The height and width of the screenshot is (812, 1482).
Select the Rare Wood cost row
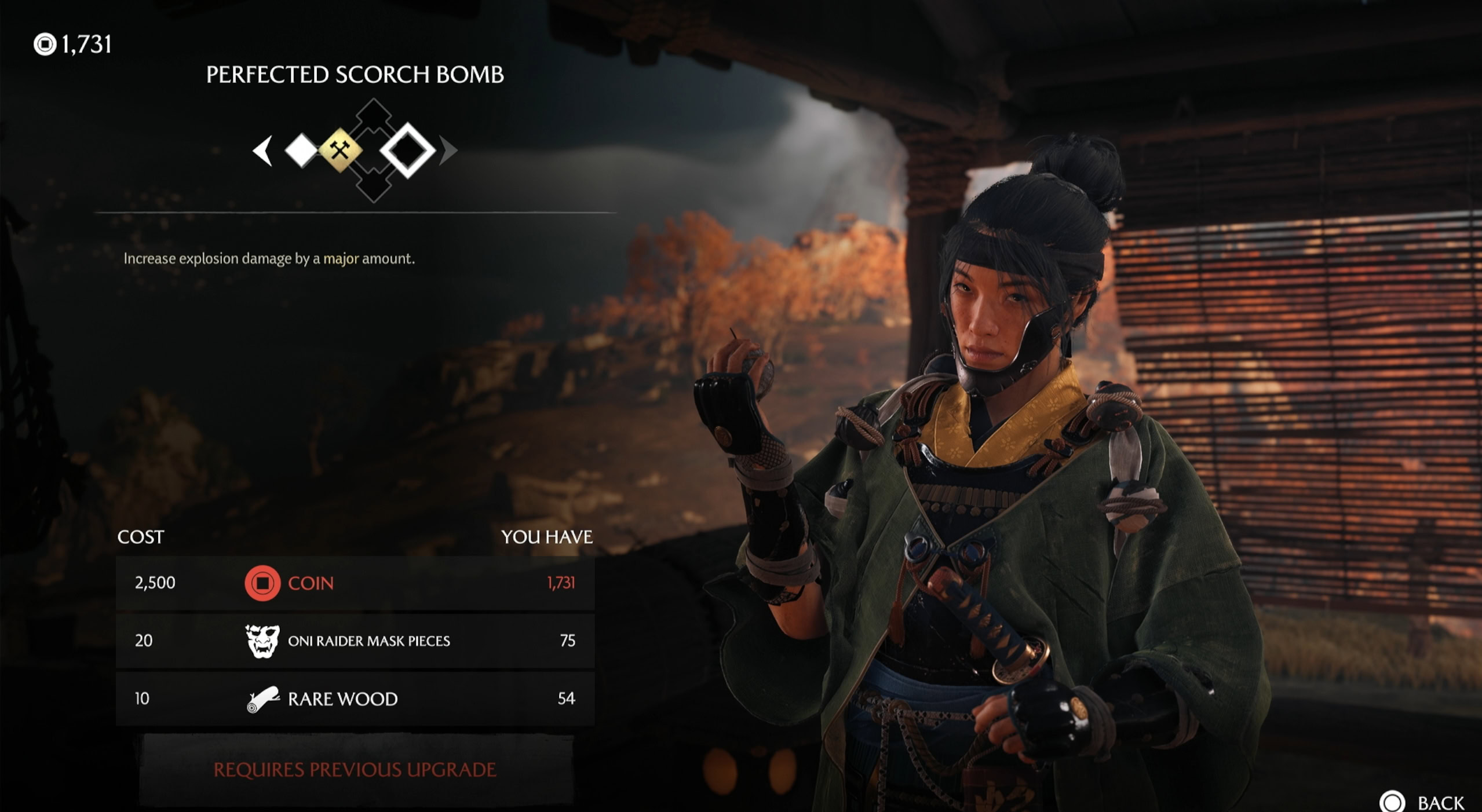355,698
